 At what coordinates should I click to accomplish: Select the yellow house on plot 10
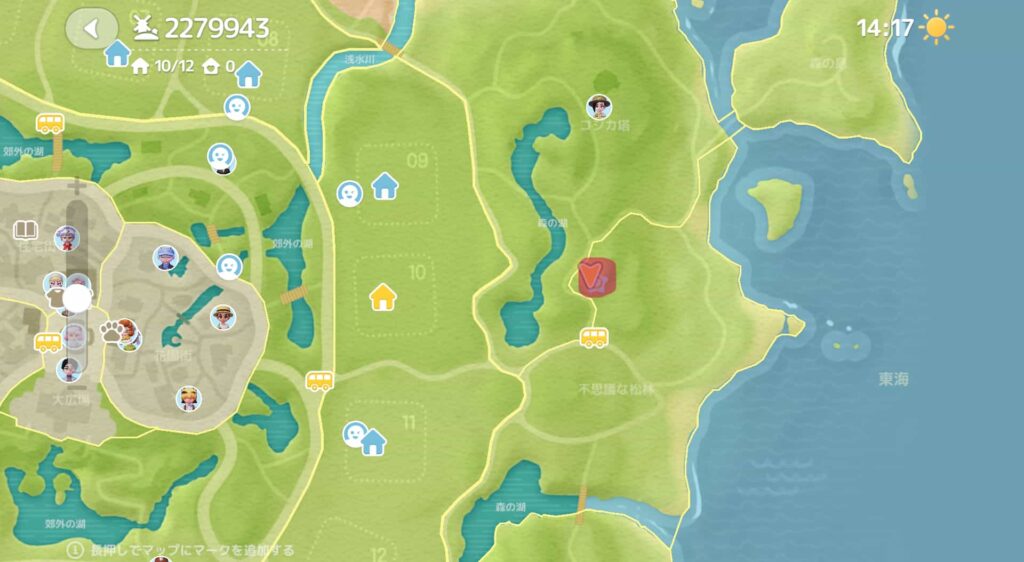382,297
